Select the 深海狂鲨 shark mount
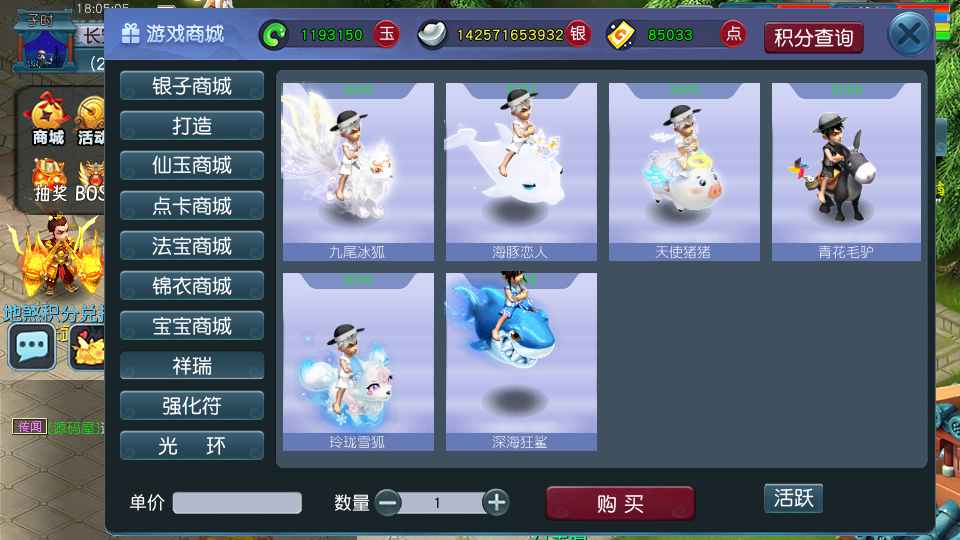 (521, 362)
